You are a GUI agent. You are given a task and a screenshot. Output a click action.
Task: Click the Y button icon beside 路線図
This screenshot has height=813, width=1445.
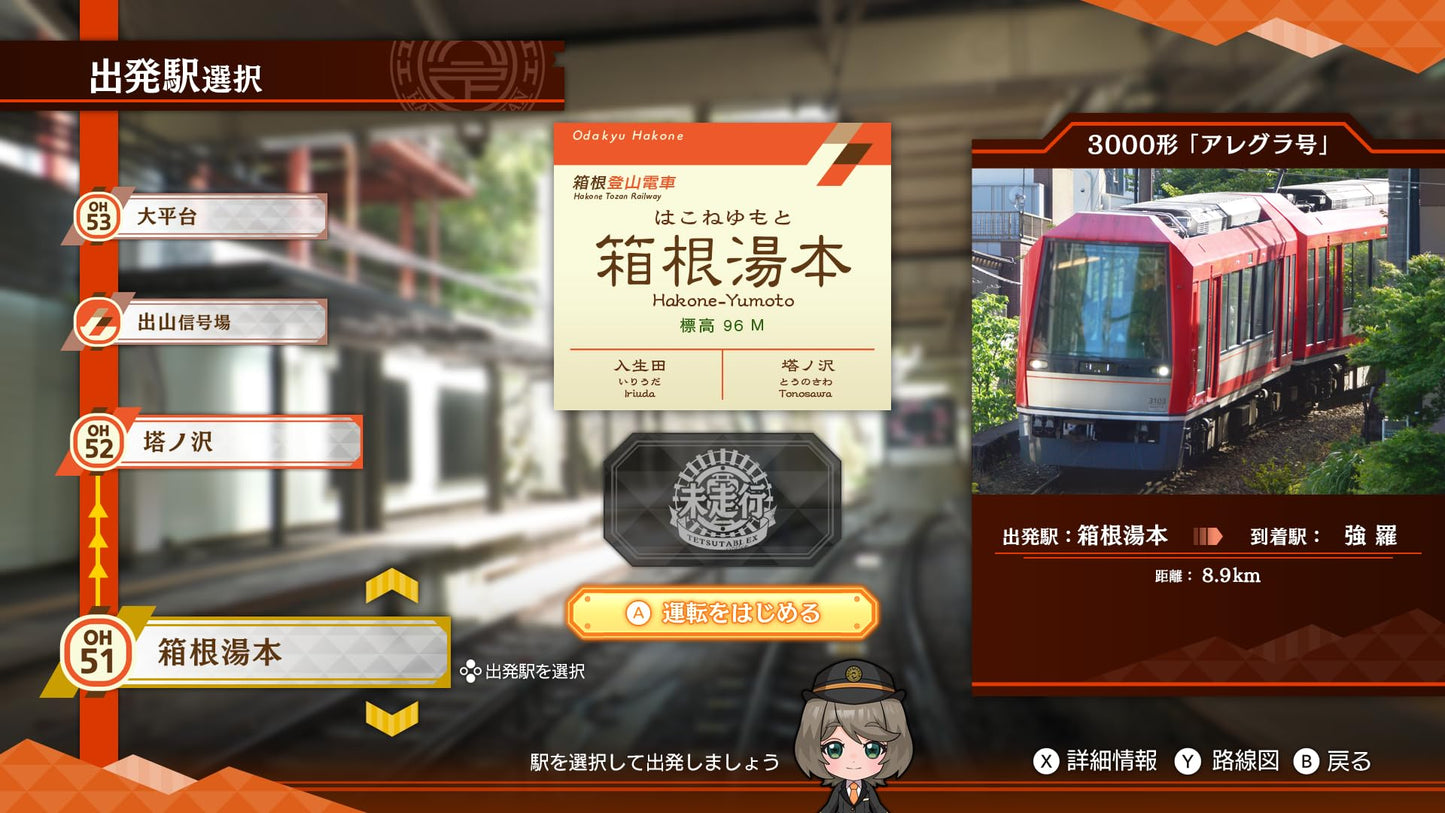pos(1187,761)
